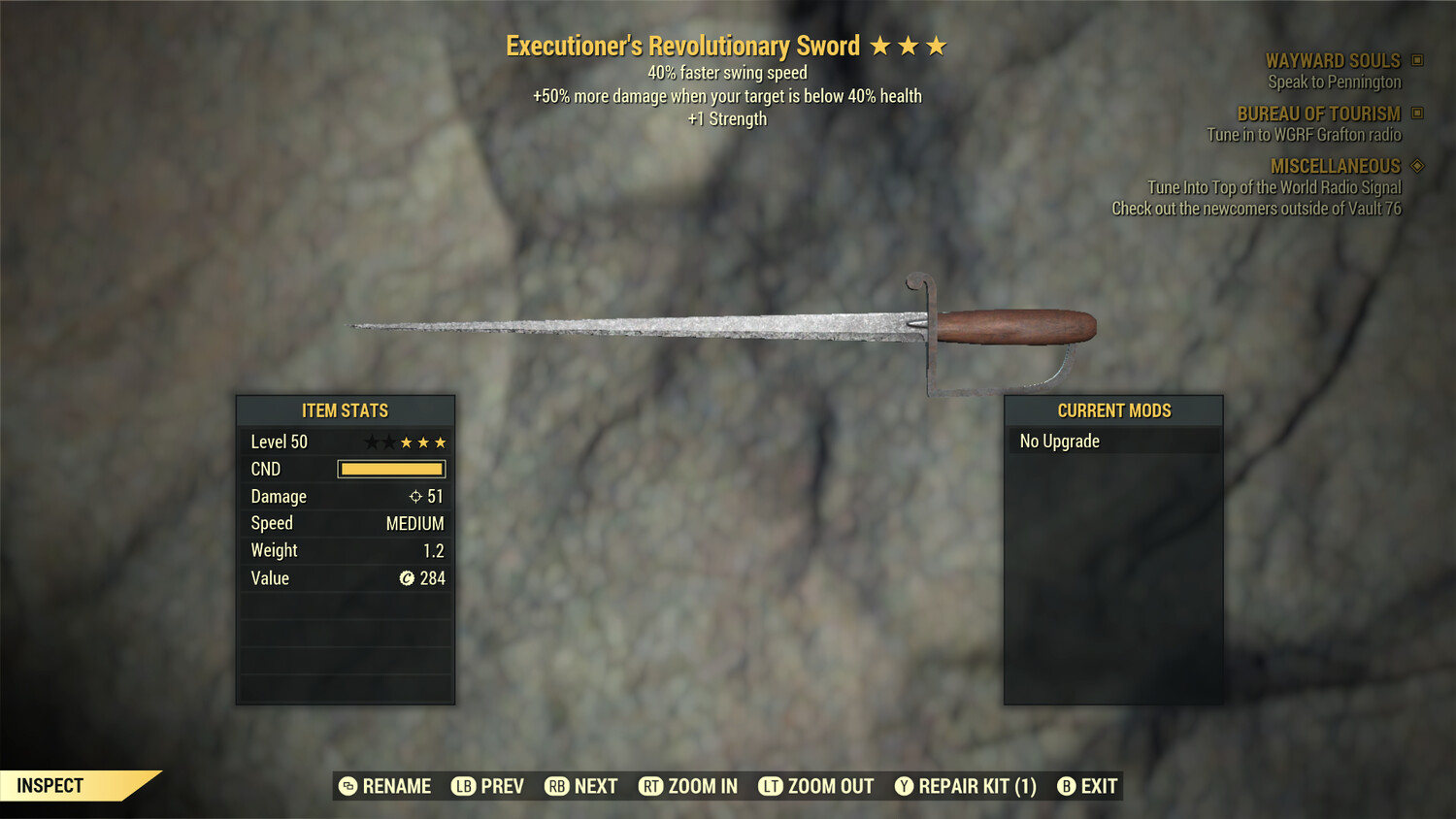Select the LT Zoom Out control icon
Viewport: 1456px width, 819px height.
772,786
